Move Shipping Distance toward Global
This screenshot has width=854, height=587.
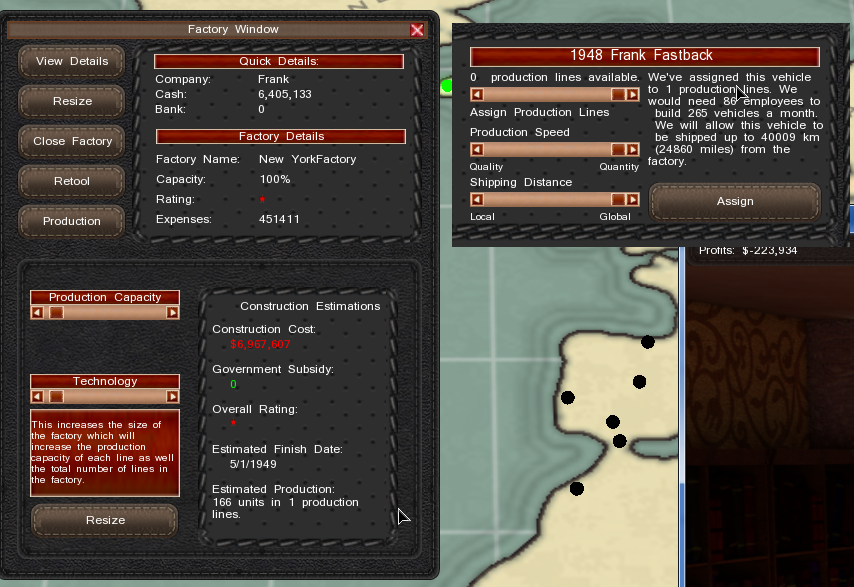(x=633, y=199)
